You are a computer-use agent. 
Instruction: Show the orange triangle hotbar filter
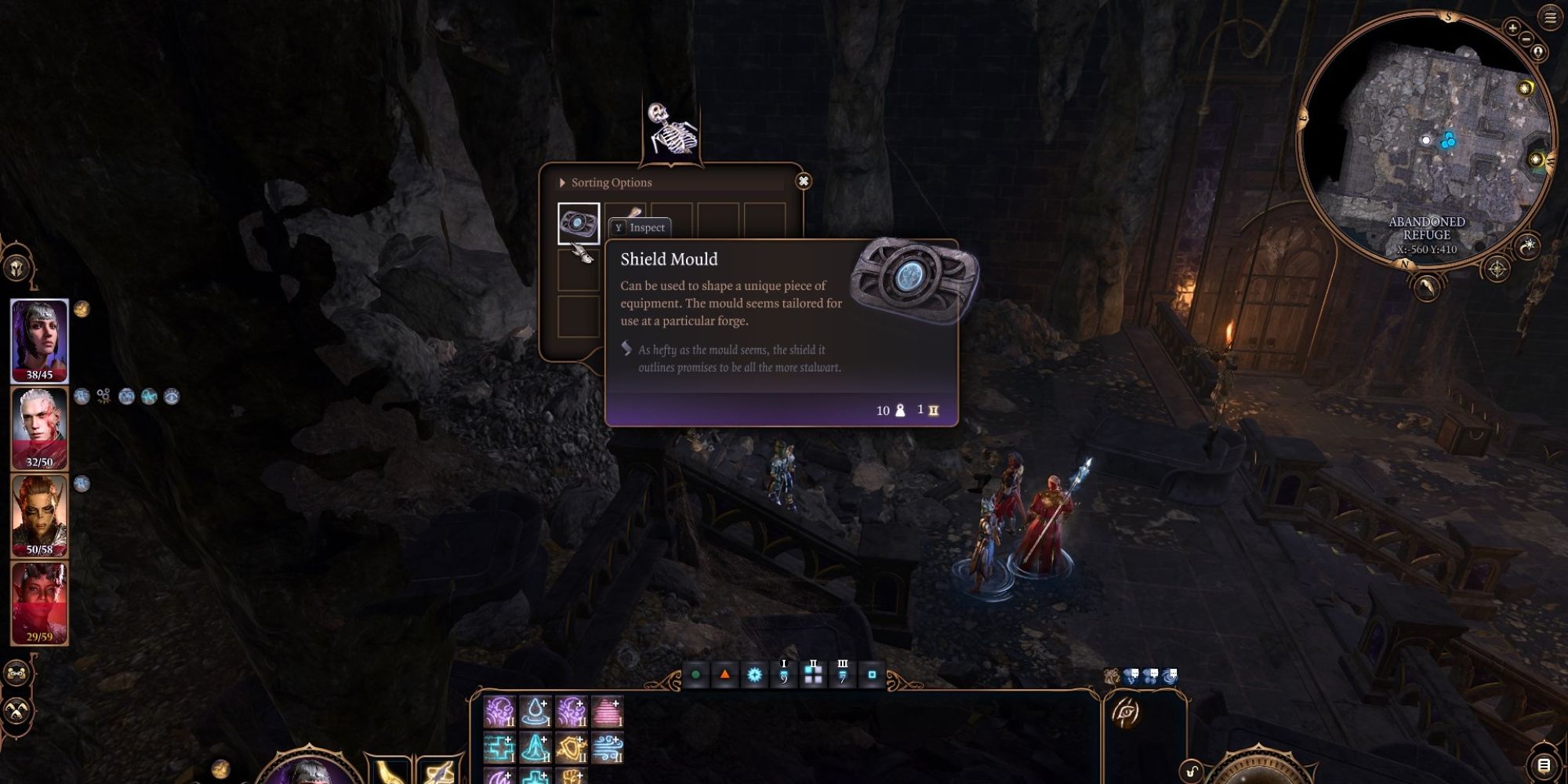coord(725,674)
